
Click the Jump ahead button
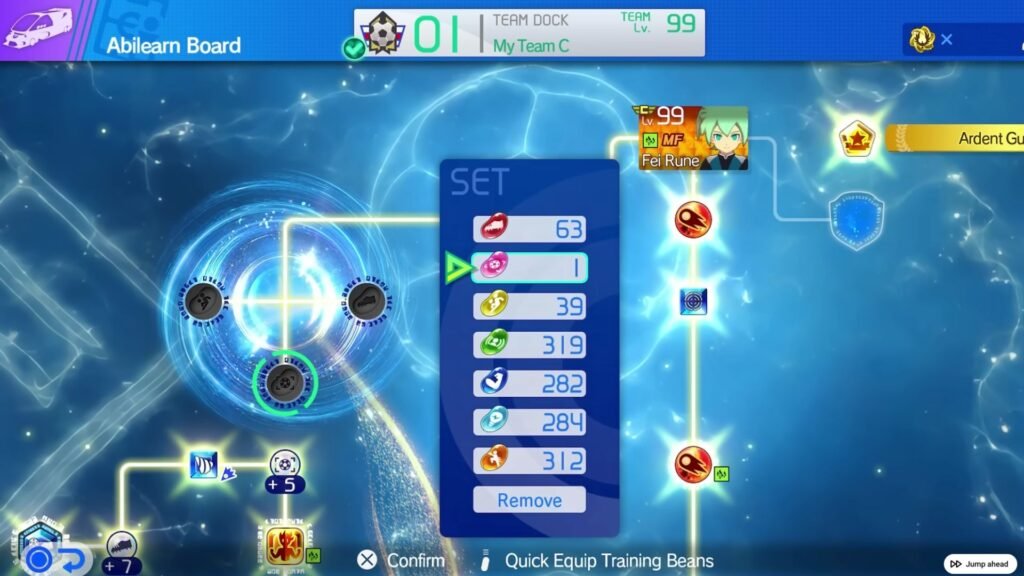(x=980, y=564)
